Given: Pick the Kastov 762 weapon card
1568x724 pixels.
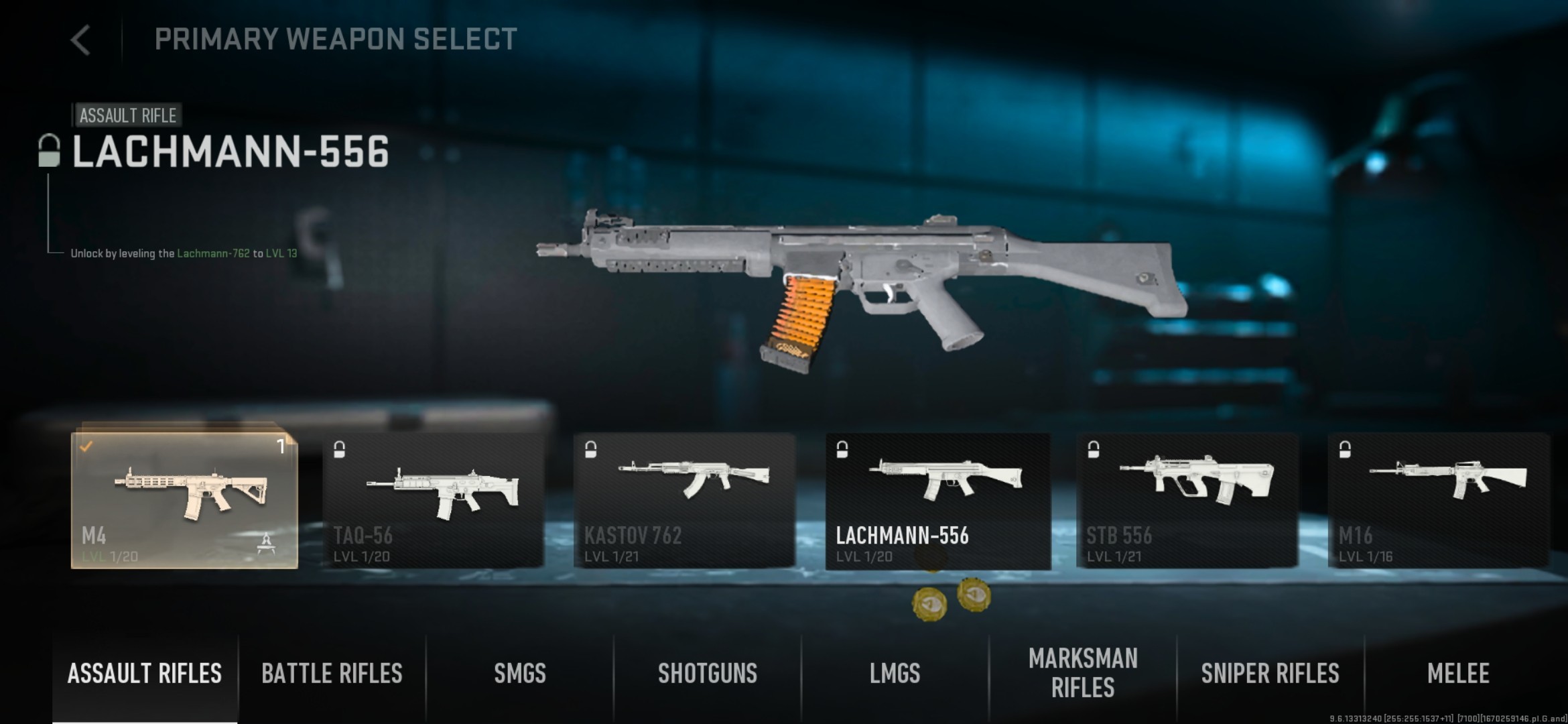Looking at the screenshot, I should coord(684,500).
